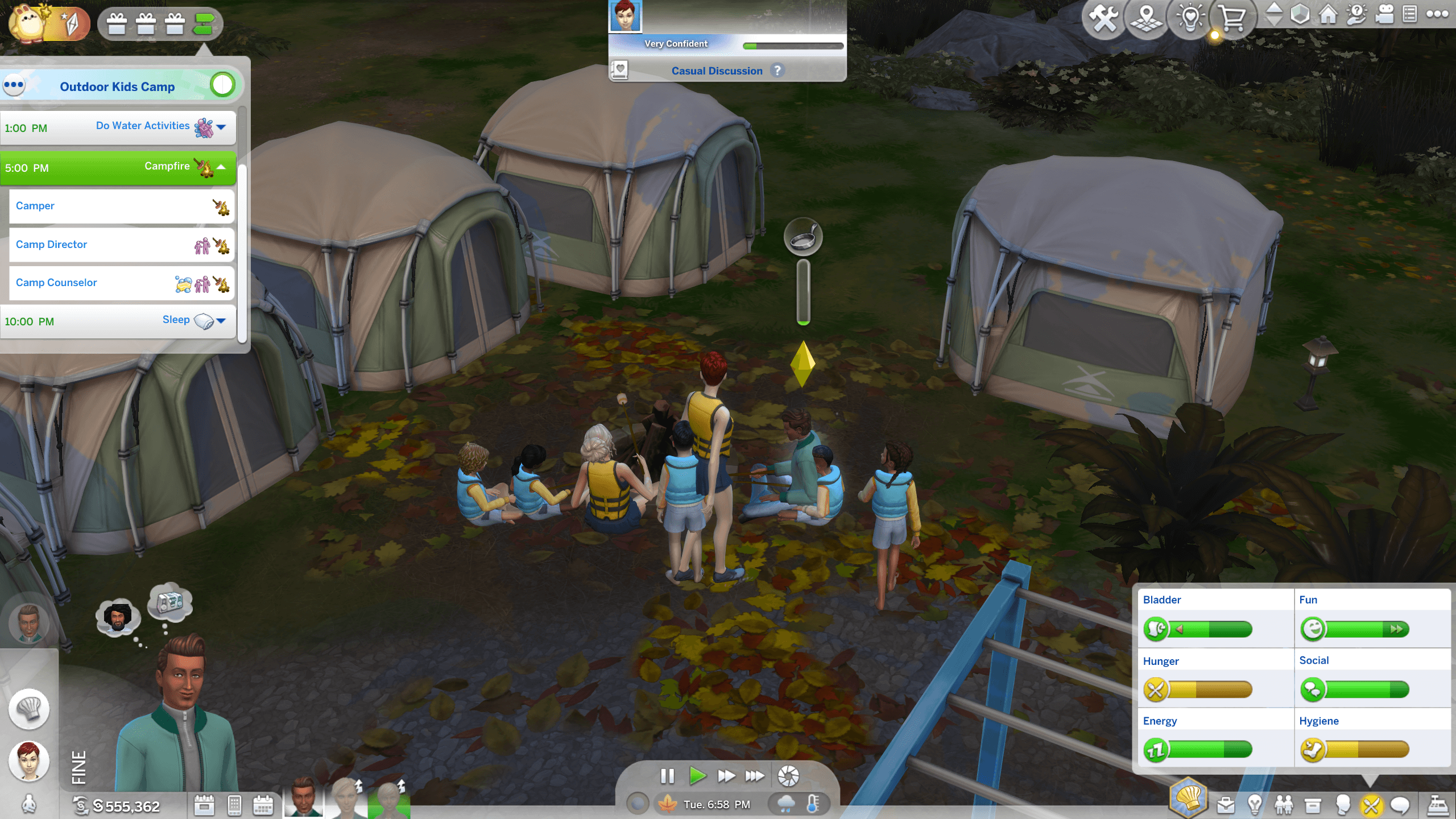Set game speed to normal play
1456x819 pixels.
point(697,776)
